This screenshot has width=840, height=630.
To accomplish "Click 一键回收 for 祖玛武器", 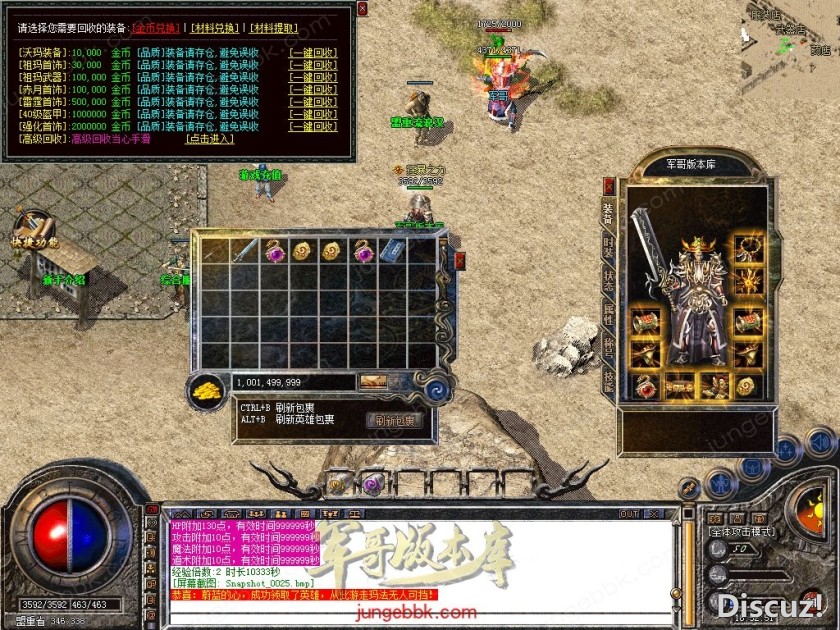I will (313, 76).
